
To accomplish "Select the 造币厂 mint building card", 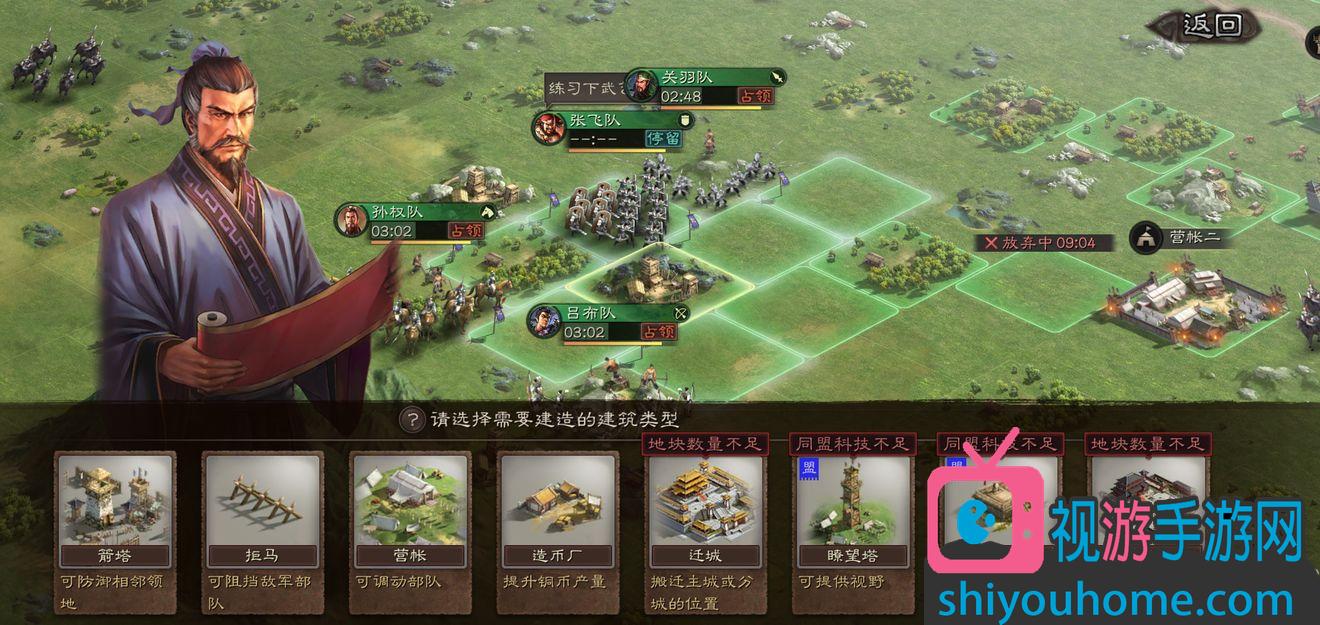I will click(x=557, y=510).
